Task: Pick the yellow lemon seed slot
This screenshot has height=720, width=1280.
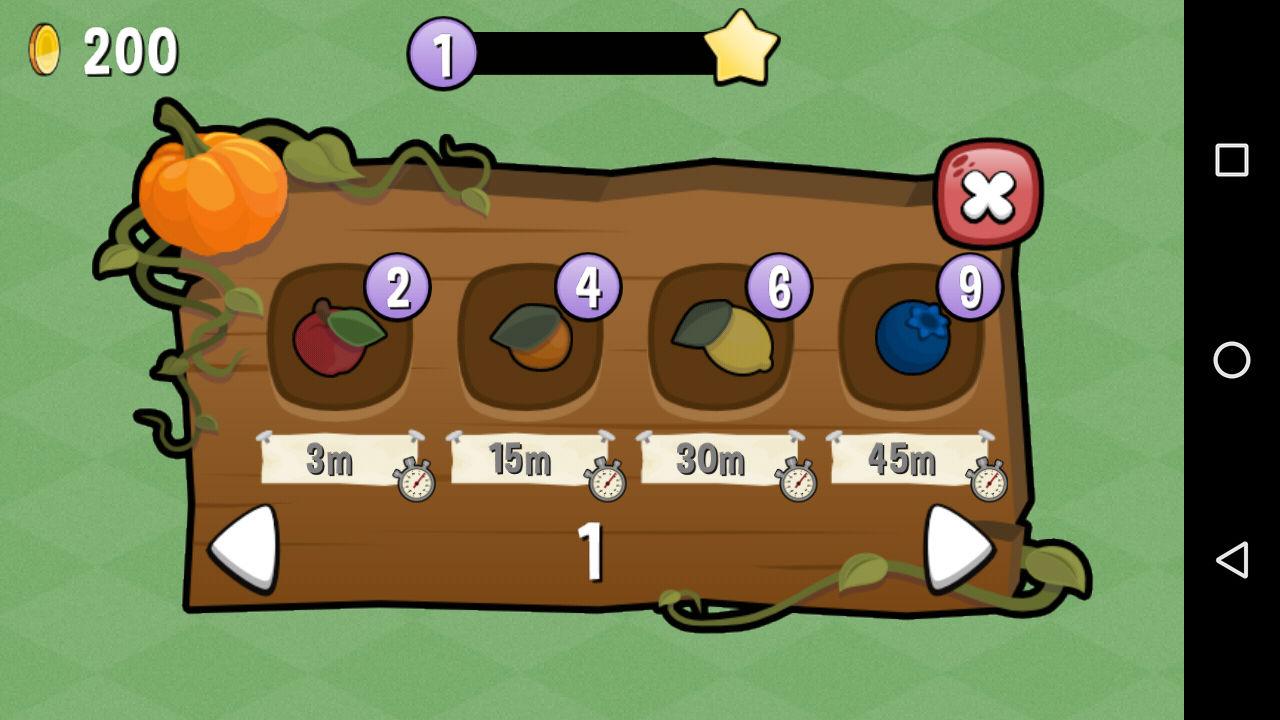Action: [722, 338]
